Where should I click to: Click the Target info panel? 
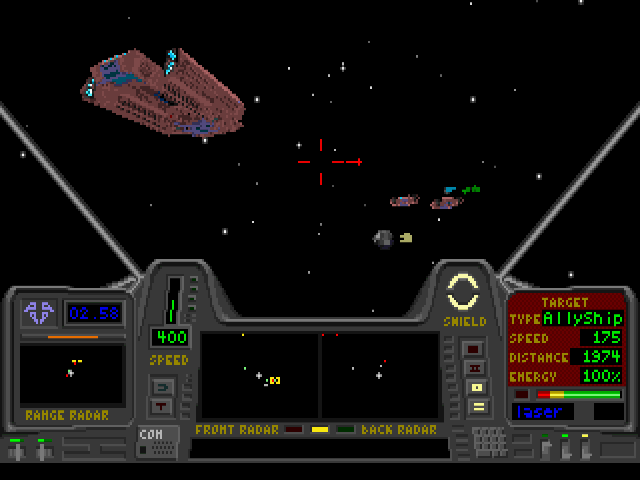pos(566,339)
